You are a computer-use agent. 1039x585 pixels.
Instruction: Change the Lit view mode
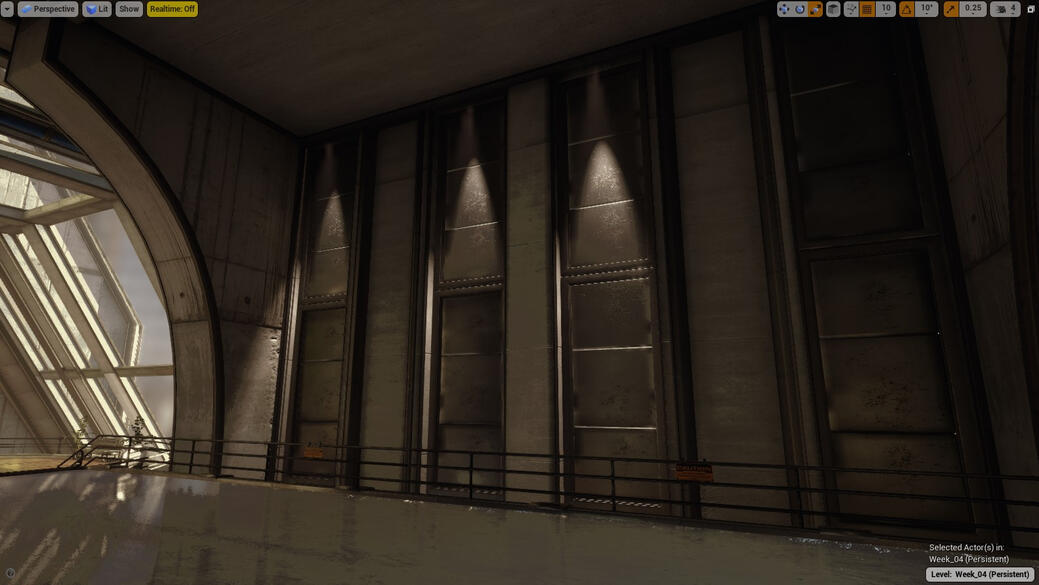(97, 9)
